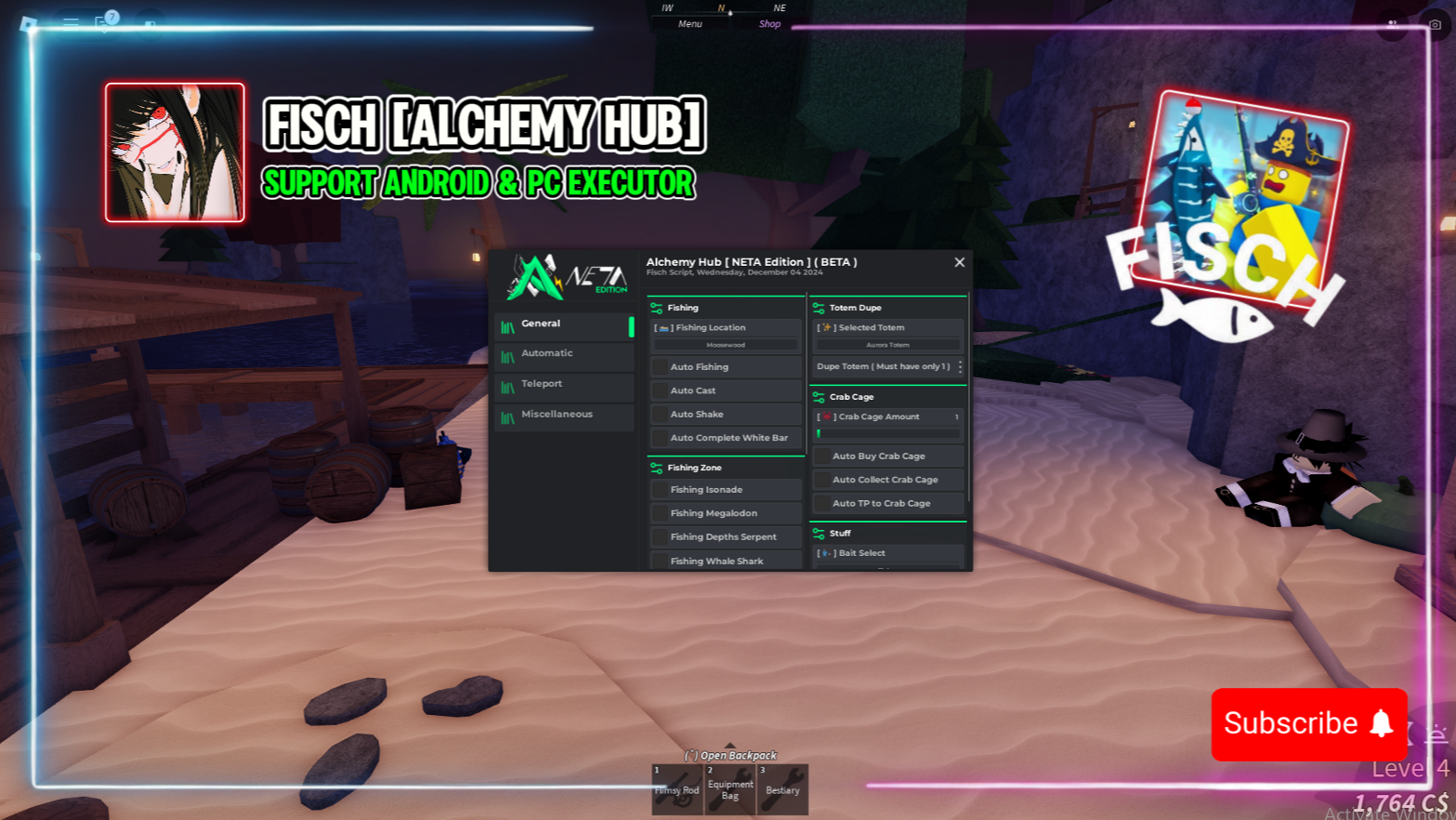The image size is (1456, 820).
Task: Toggle Fishing Depths Serpent
Action: 661,537
